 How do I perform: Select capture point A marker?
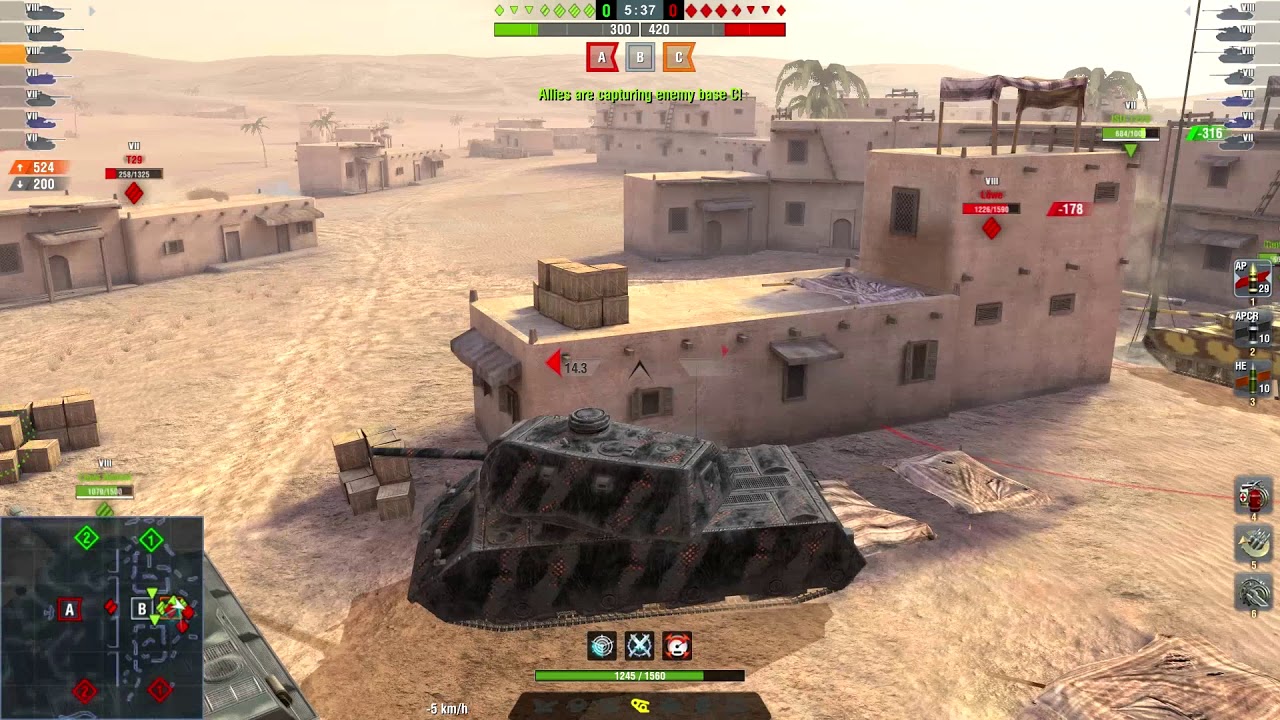(600, 57)
